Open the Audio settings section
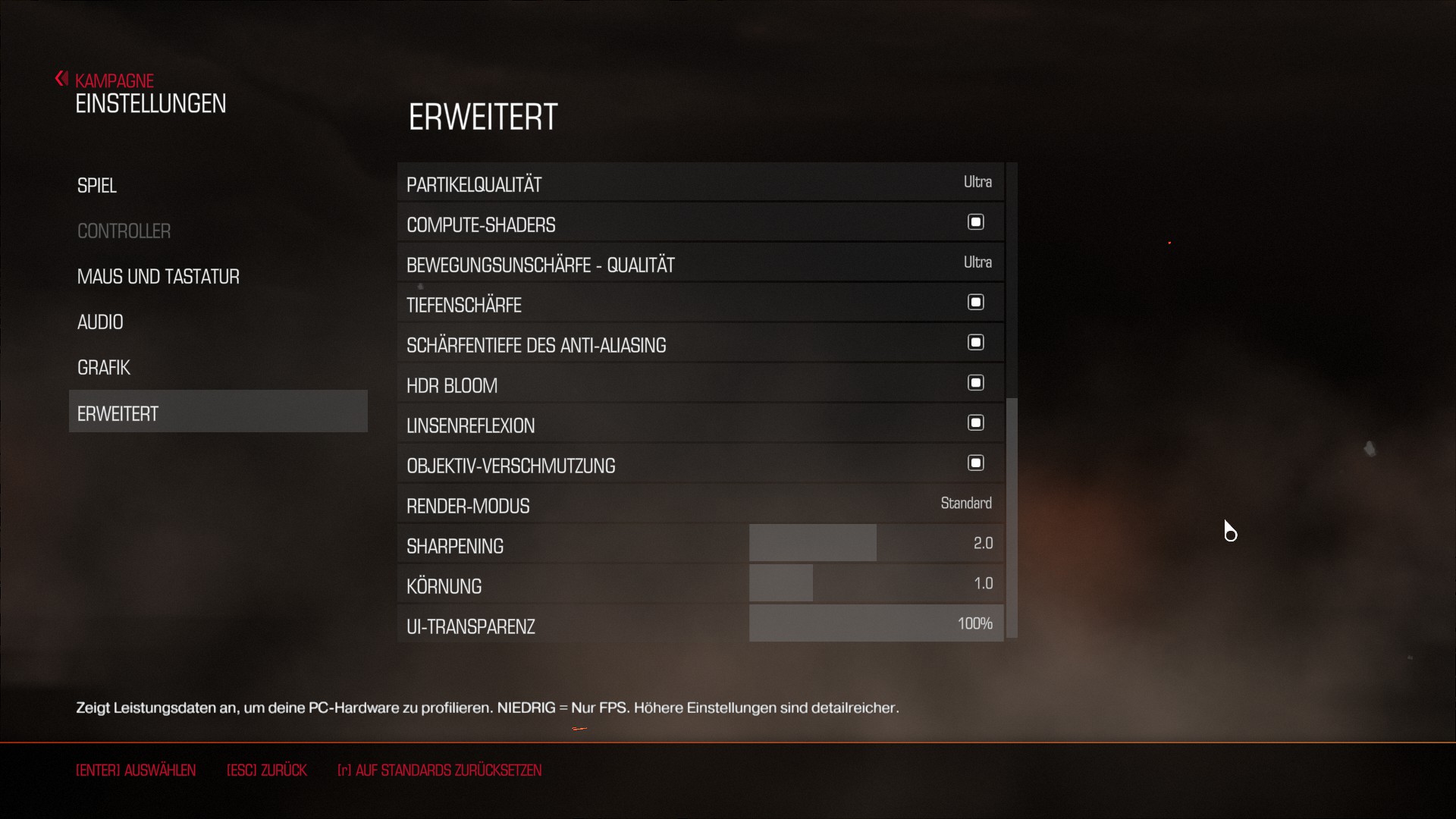The height and width of the screenshot is (819, 1456). [100, 322]
